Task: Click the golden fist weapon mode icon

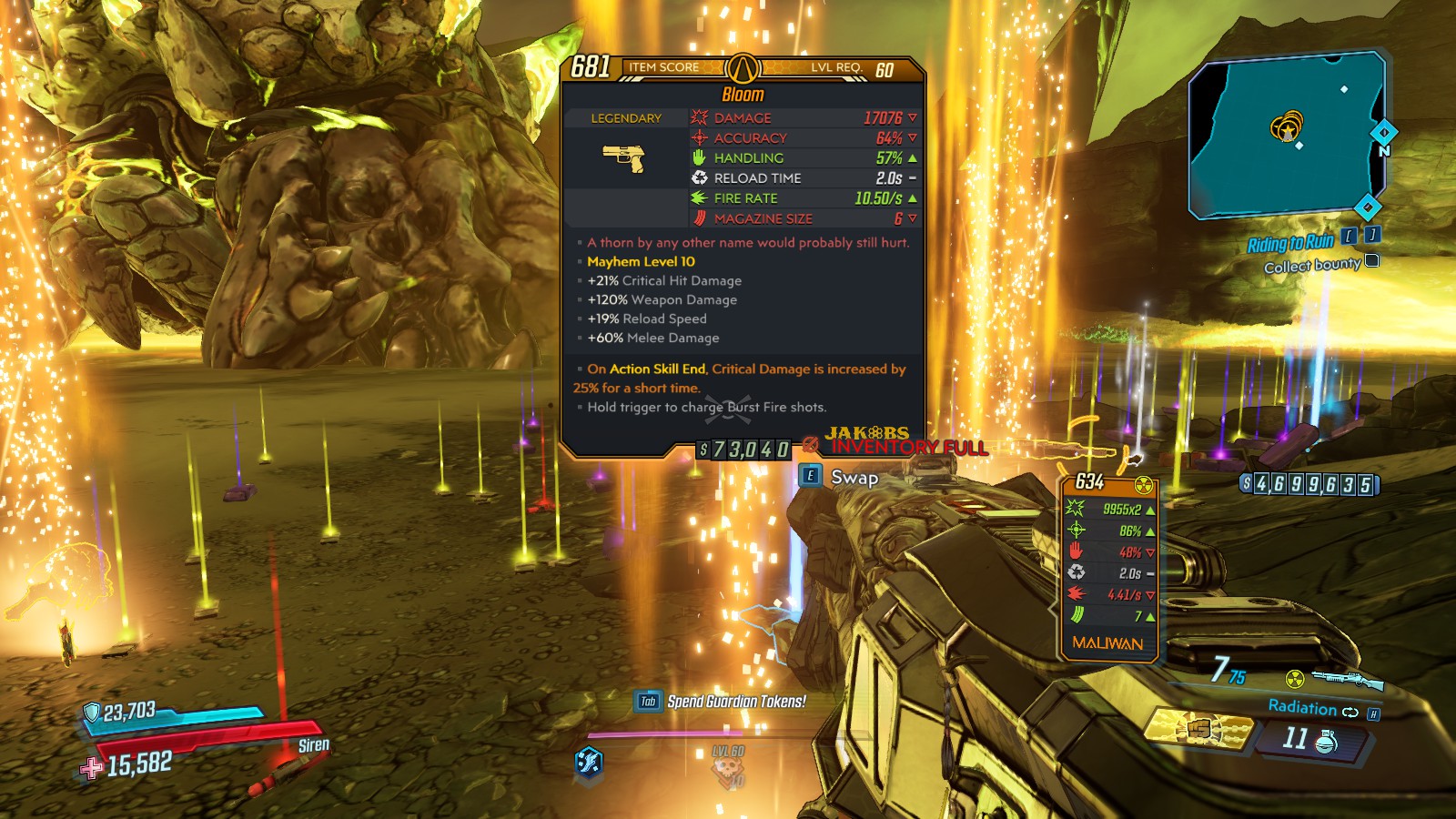Action: (x=1201, y=729)
